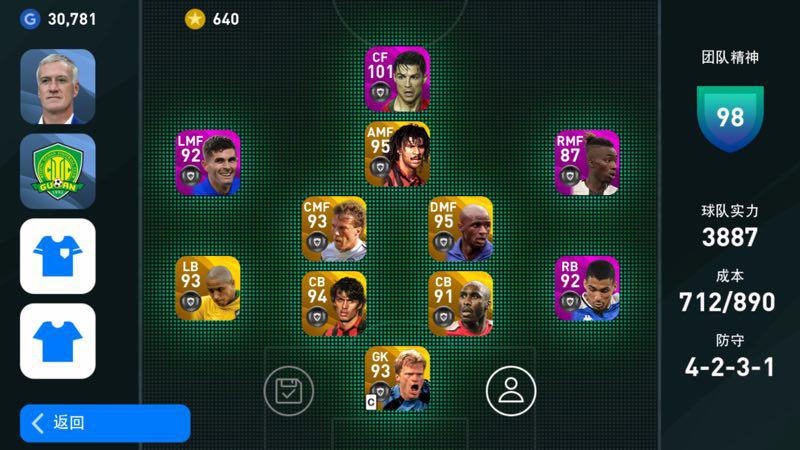Select the green team emblem tile

(x=58, y=172)
